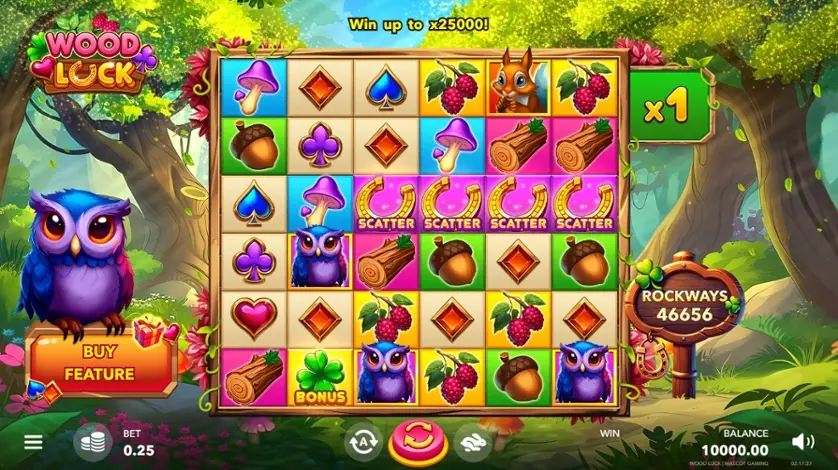Open bet amount coin selector
Viewport: 838px width, 470px height.
point(93,443)
